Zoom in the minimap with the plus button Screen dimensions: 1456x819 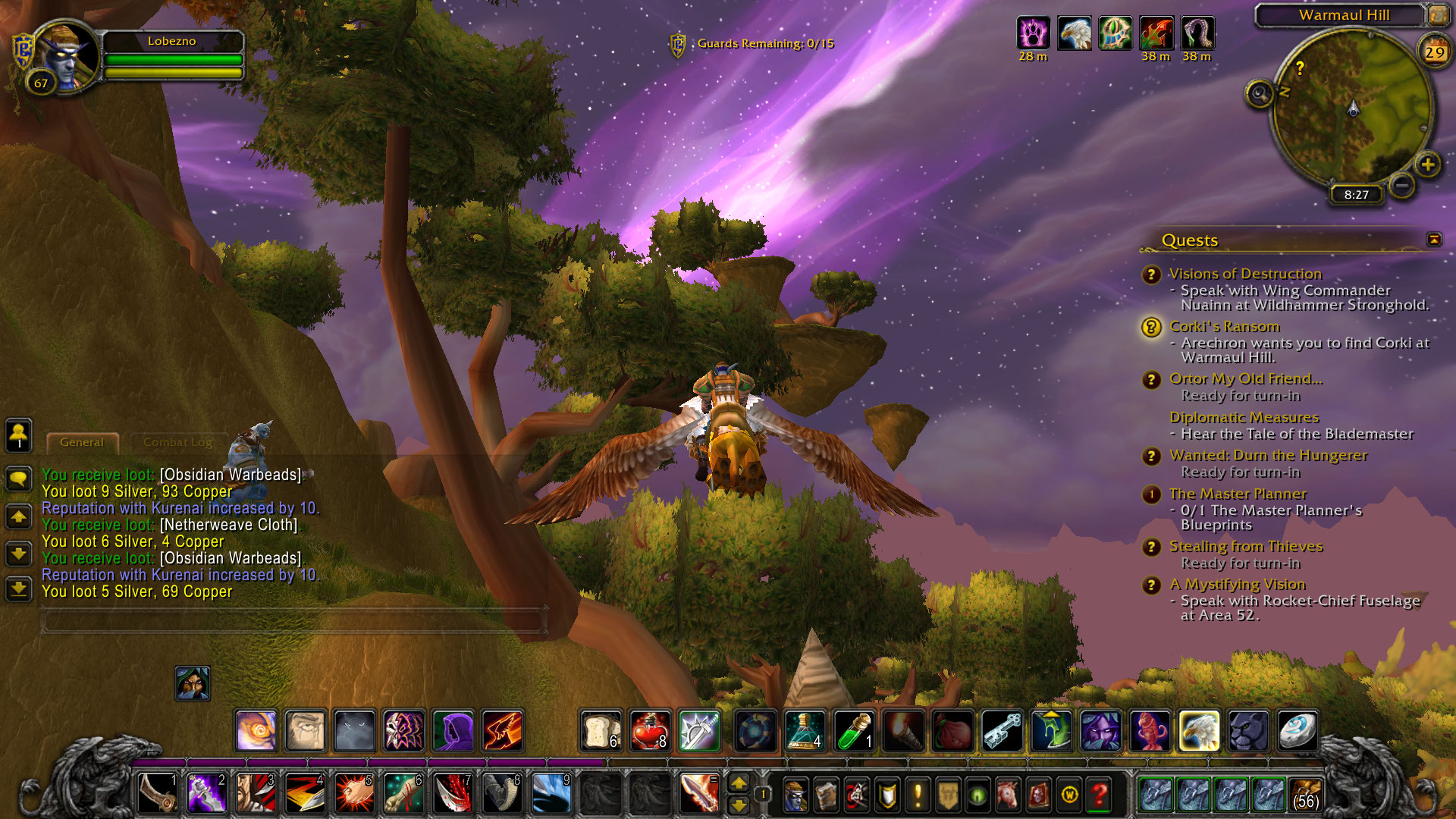click(1427, 165)
